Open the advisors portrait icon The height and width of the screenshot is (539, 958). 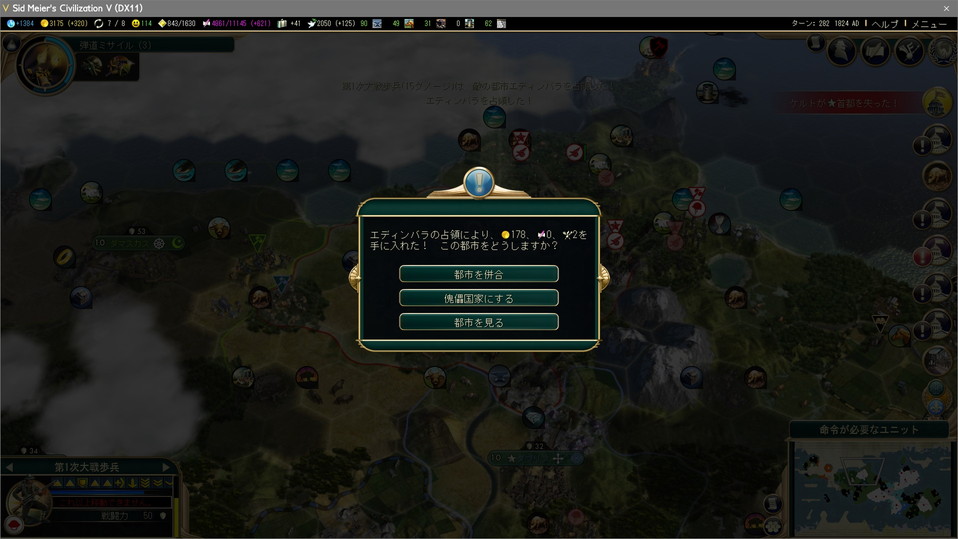[x=841, y=51]
